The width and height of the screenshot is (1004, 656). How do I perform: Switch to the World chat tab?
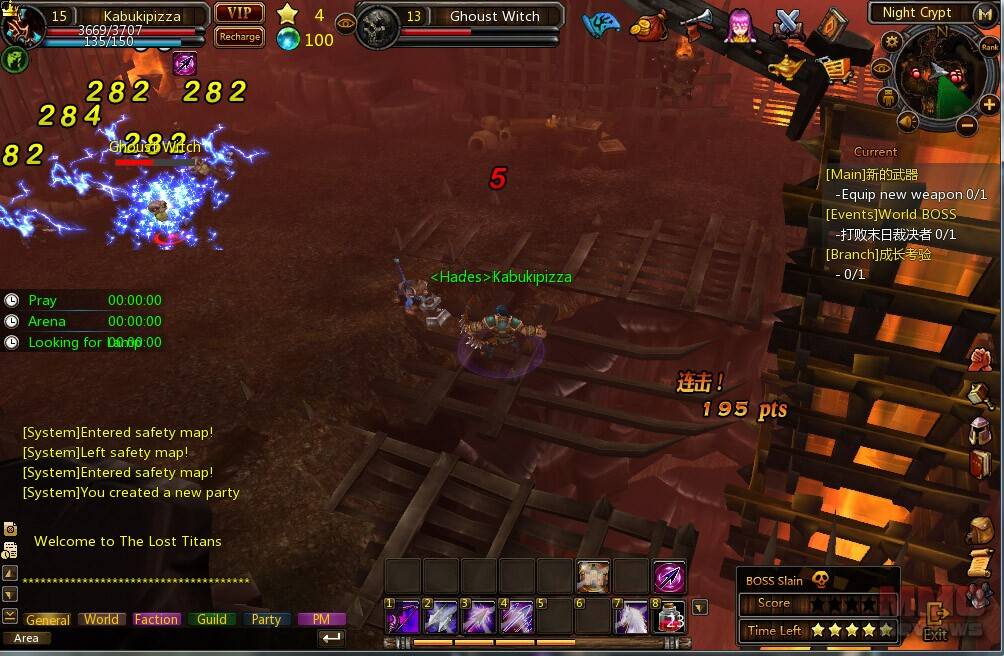pyautogui.click(x=101, y=619)
